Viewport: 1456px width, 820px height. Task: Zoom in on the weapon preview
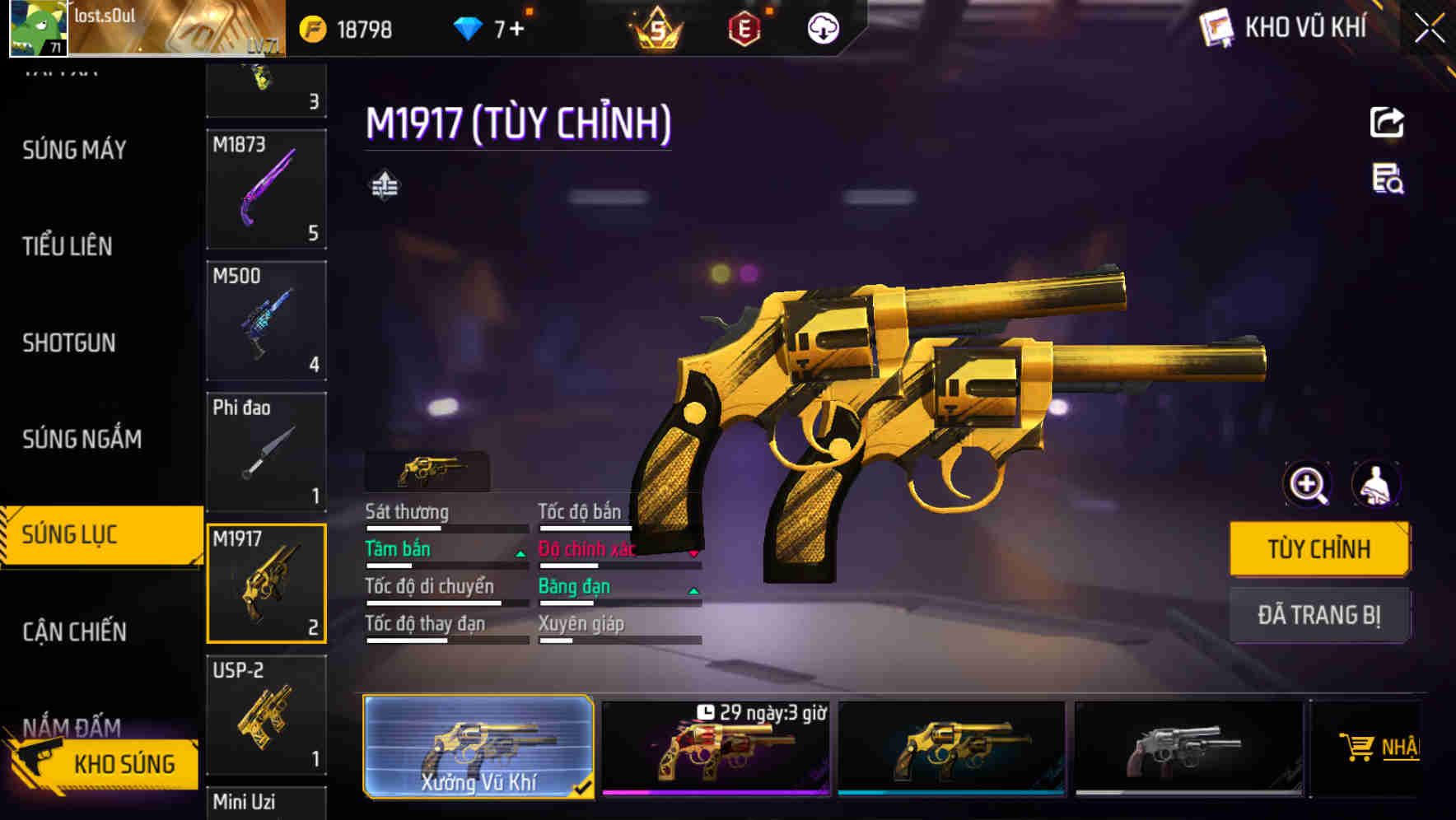1306,485
